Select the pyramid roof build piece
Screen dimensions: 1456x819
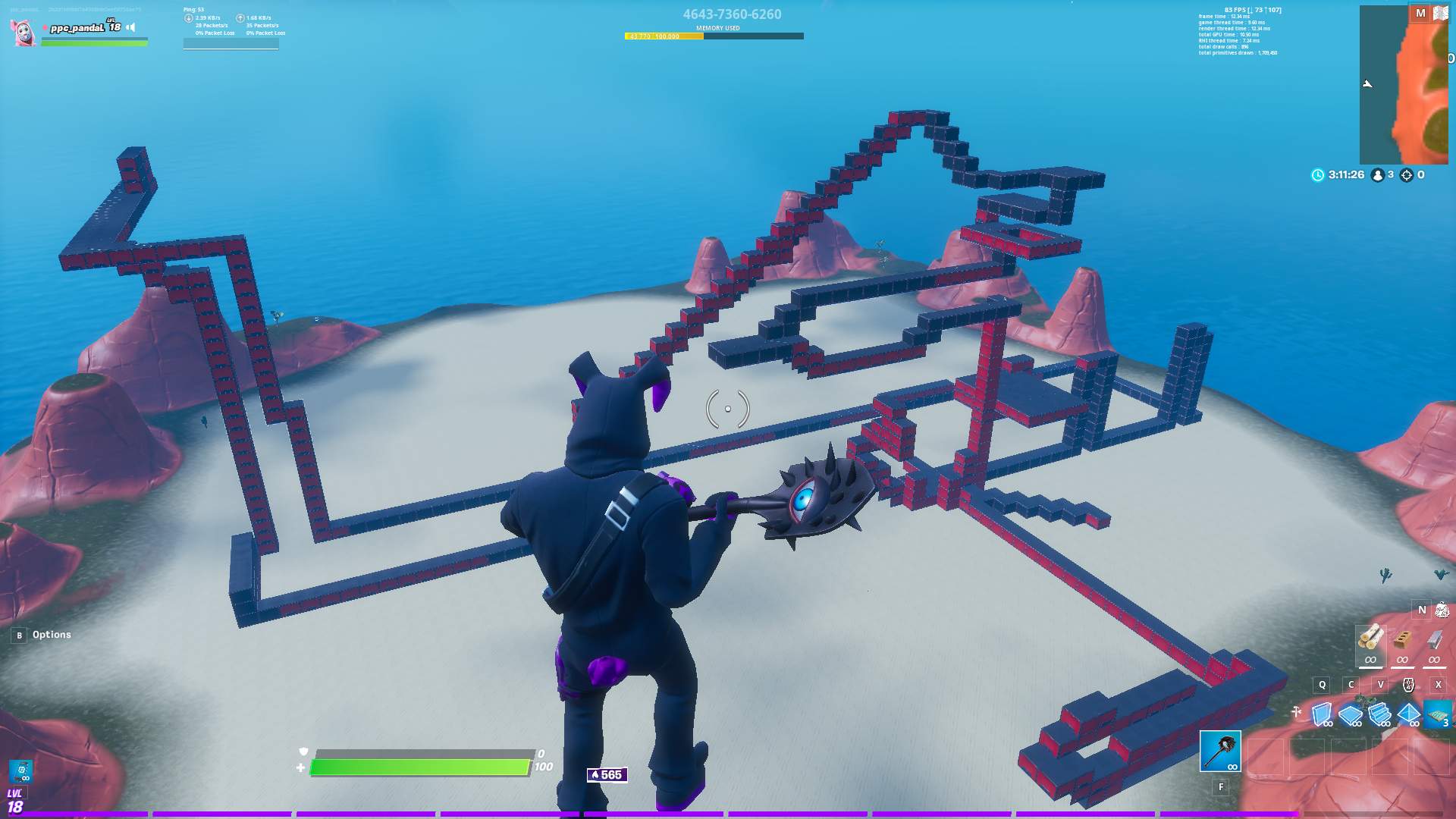[x=1407, y=715]
